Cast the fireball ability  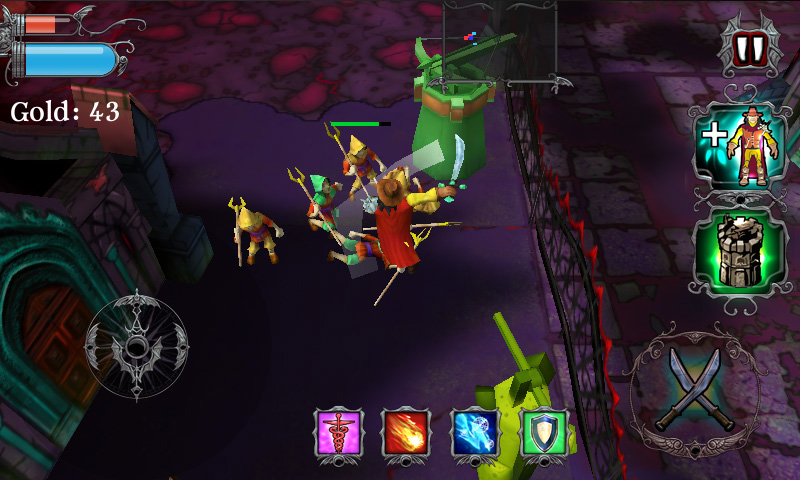[x=406, y=433]
